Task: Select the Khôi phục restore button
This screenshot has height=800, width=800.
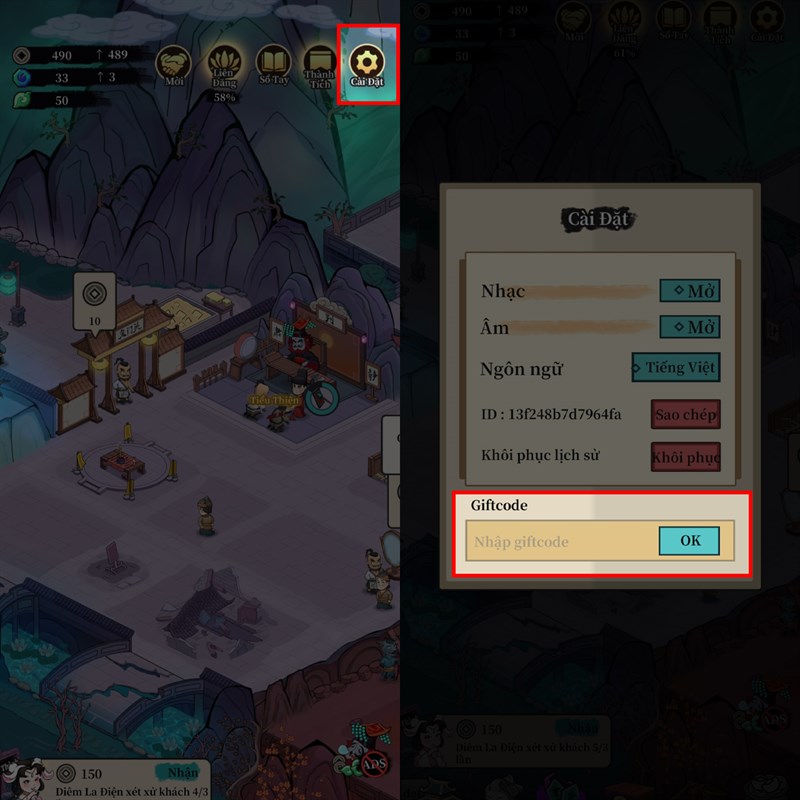Action: (x=685, y=457)
